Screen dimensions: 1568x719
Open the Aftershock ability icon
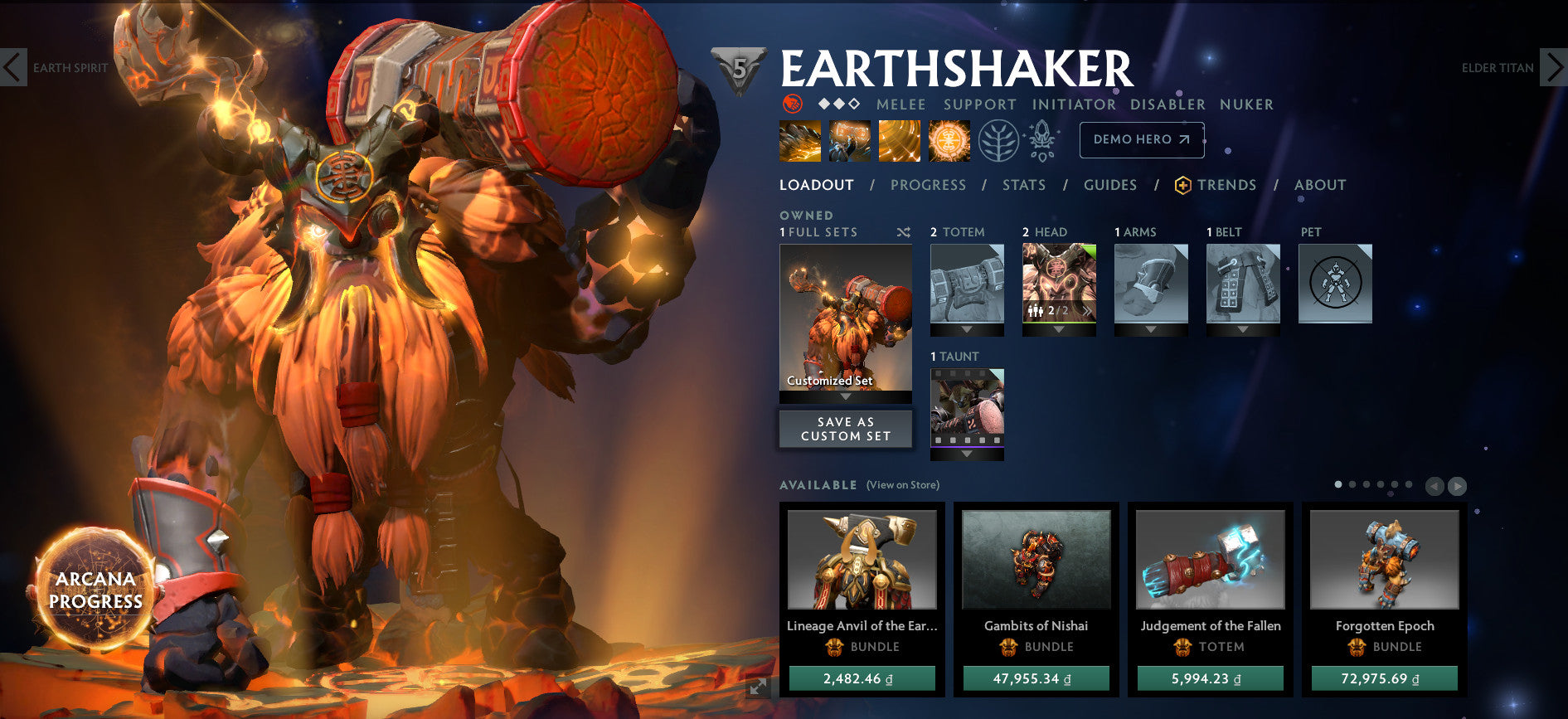(x=899, y=139)
